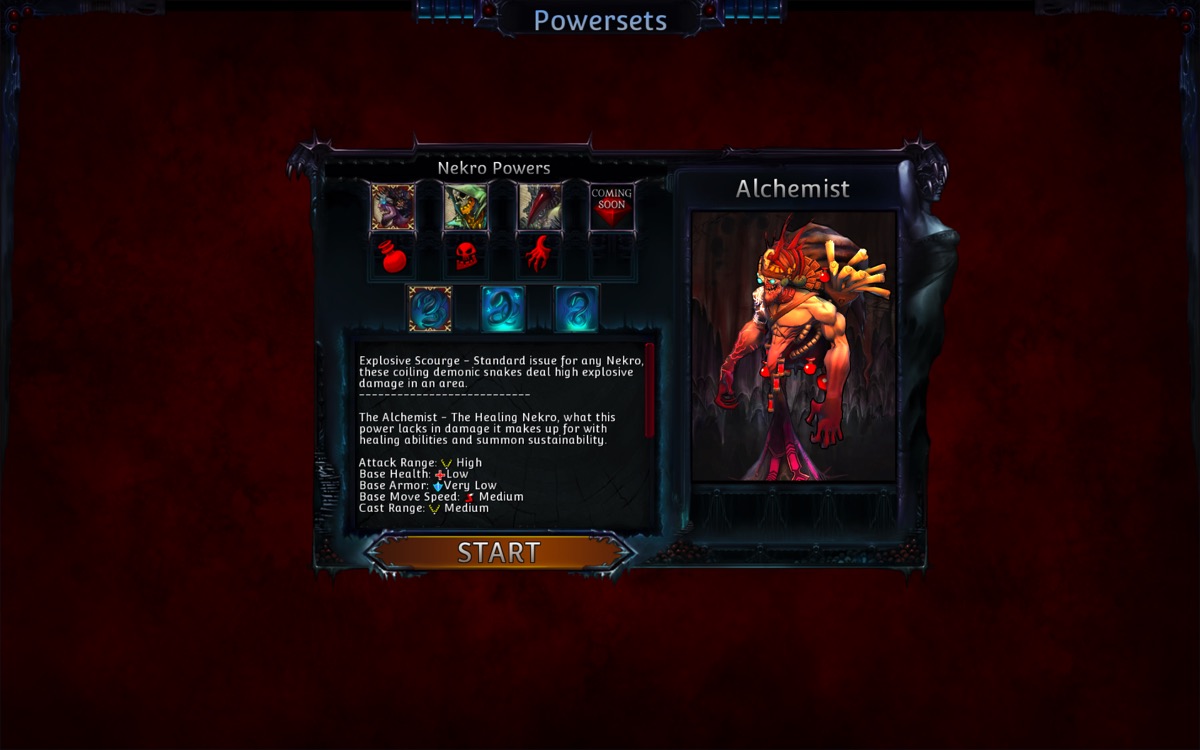This screenshot has height=750, width=1200.
Task: Choose the red skull icon
Action: 466,257
